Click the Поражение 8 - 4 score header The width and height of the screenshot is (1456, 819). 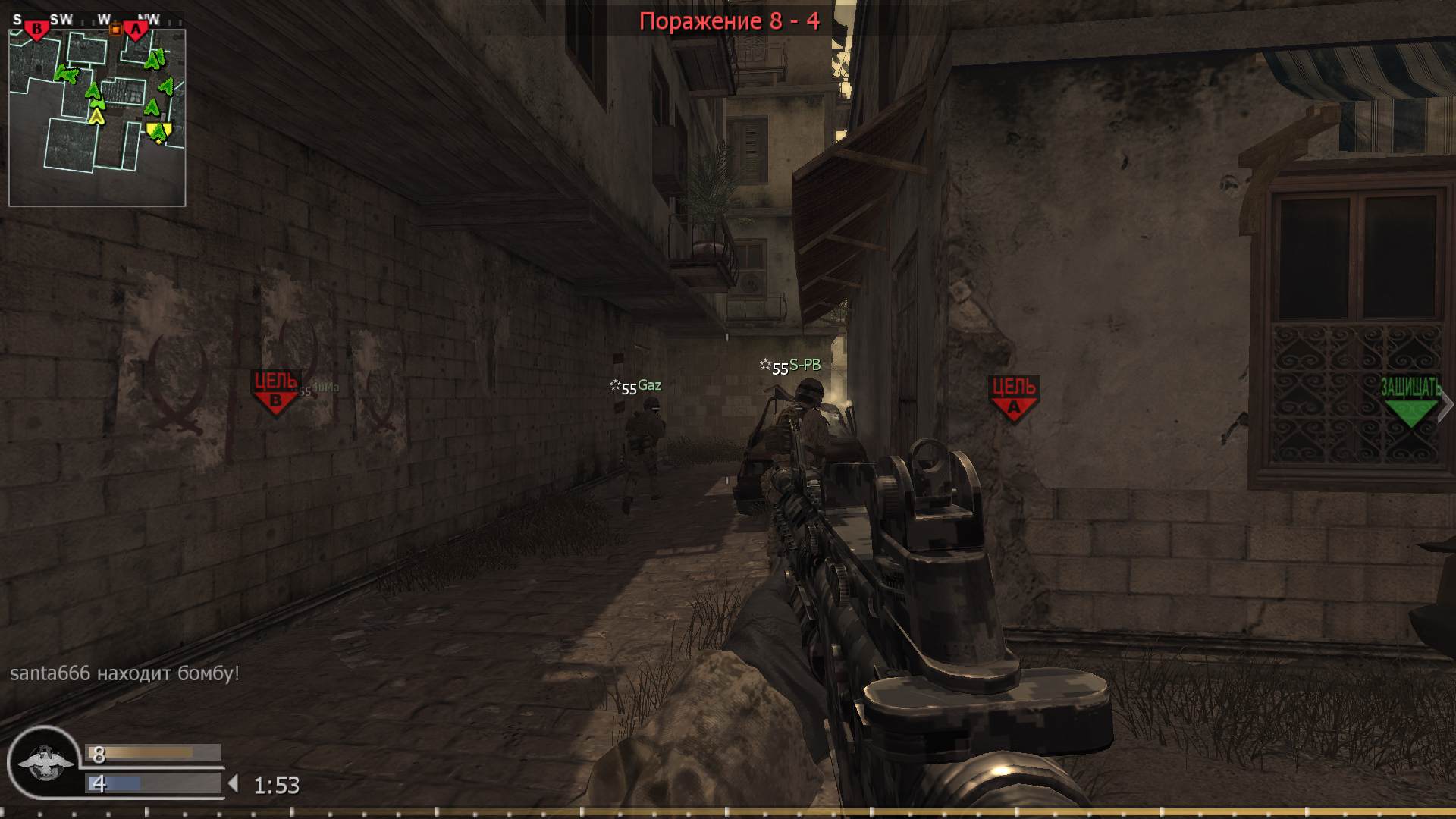[x=730, y=19]
